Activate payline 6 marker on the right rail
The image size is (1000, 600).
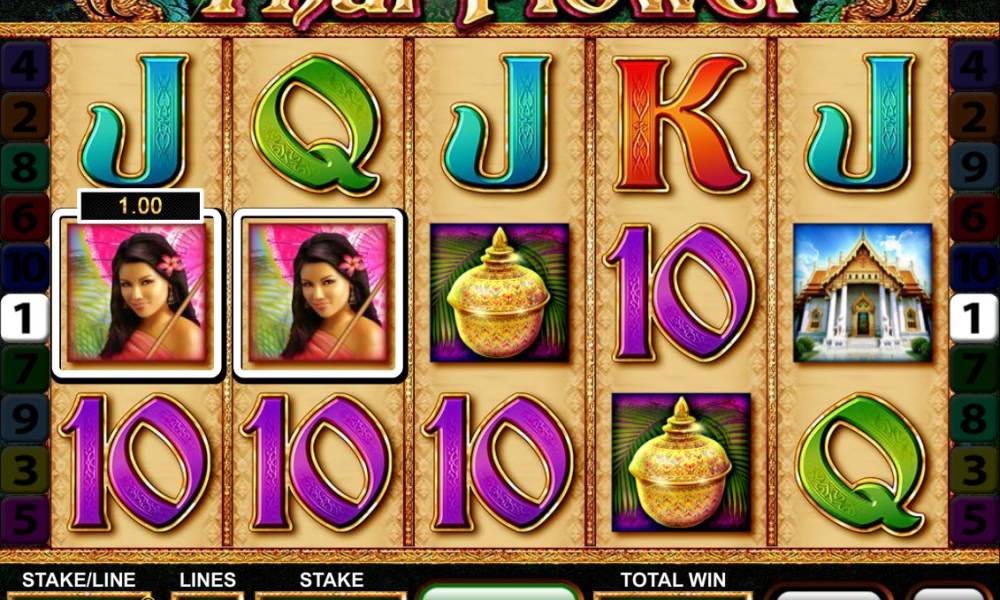974,215
